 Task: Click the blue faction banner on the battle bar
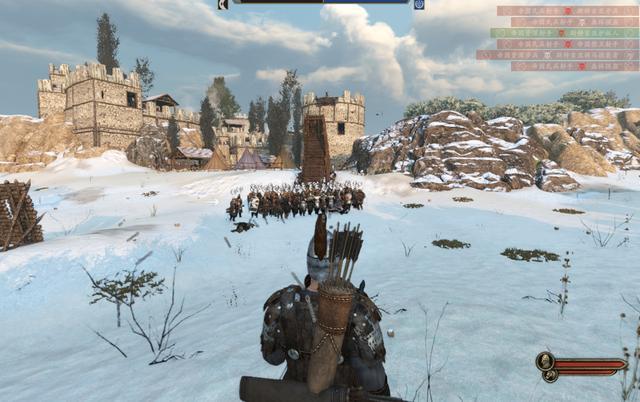click(419, 4)
